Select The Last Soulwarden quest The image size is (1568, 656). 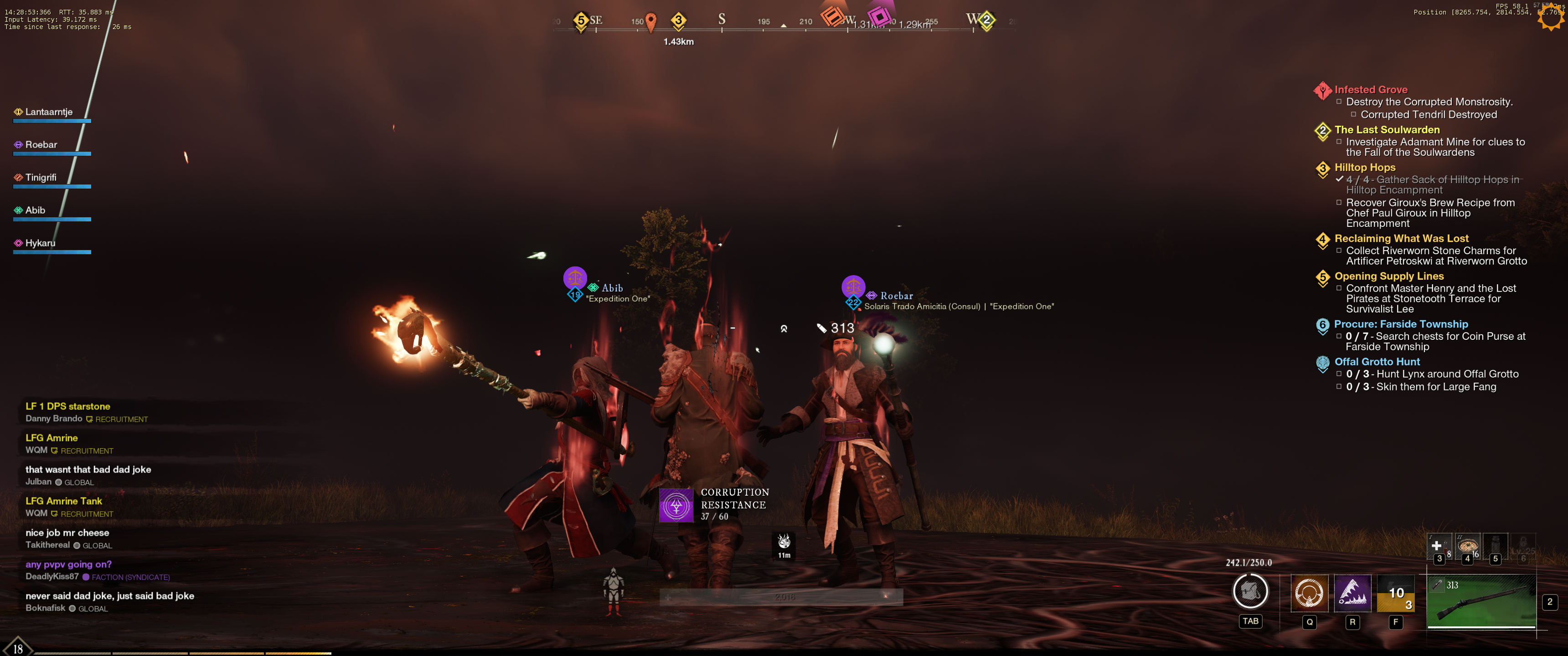click(x=1387, y=130)
